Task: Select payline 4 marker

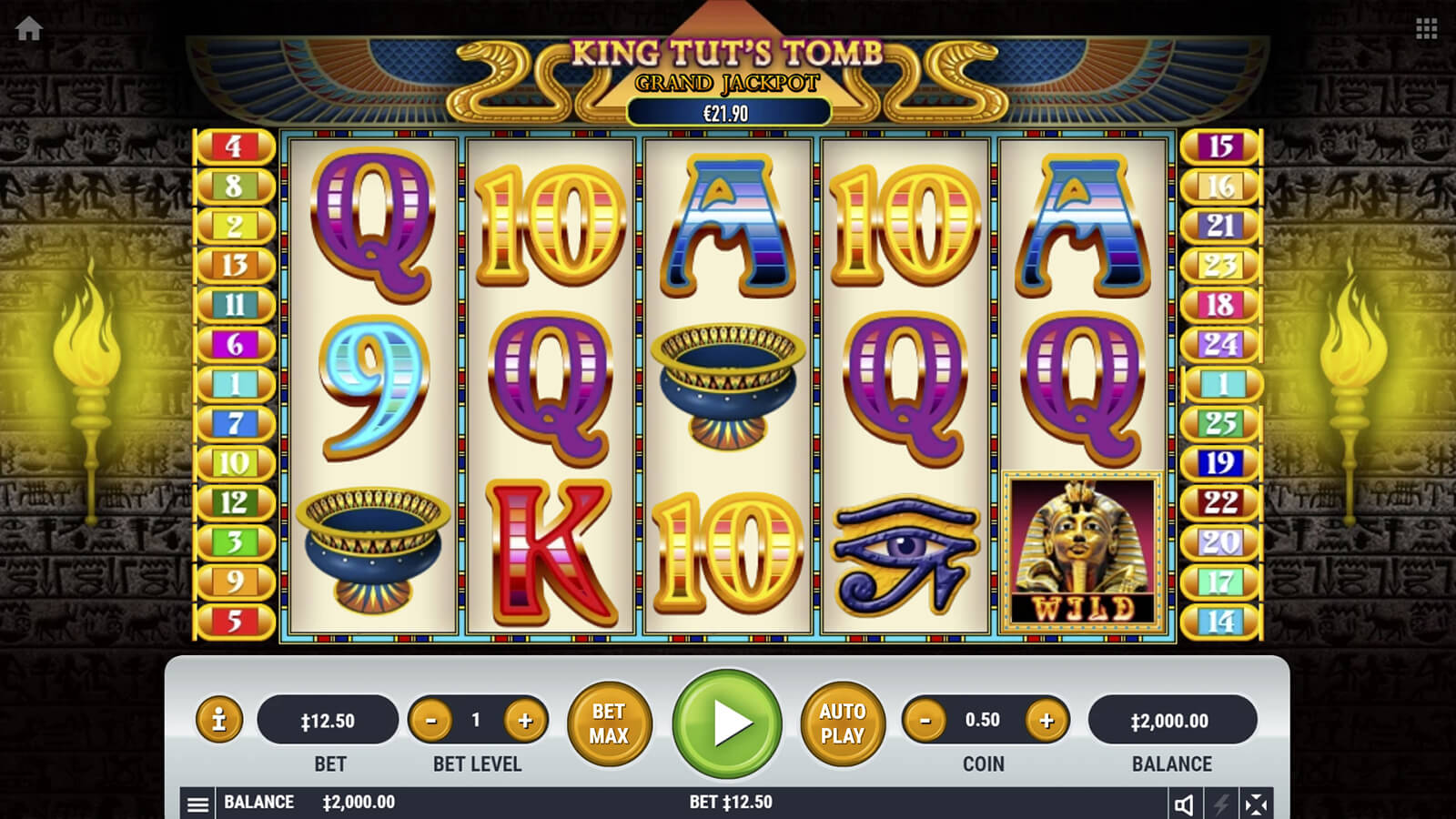Action: [234, 147]
